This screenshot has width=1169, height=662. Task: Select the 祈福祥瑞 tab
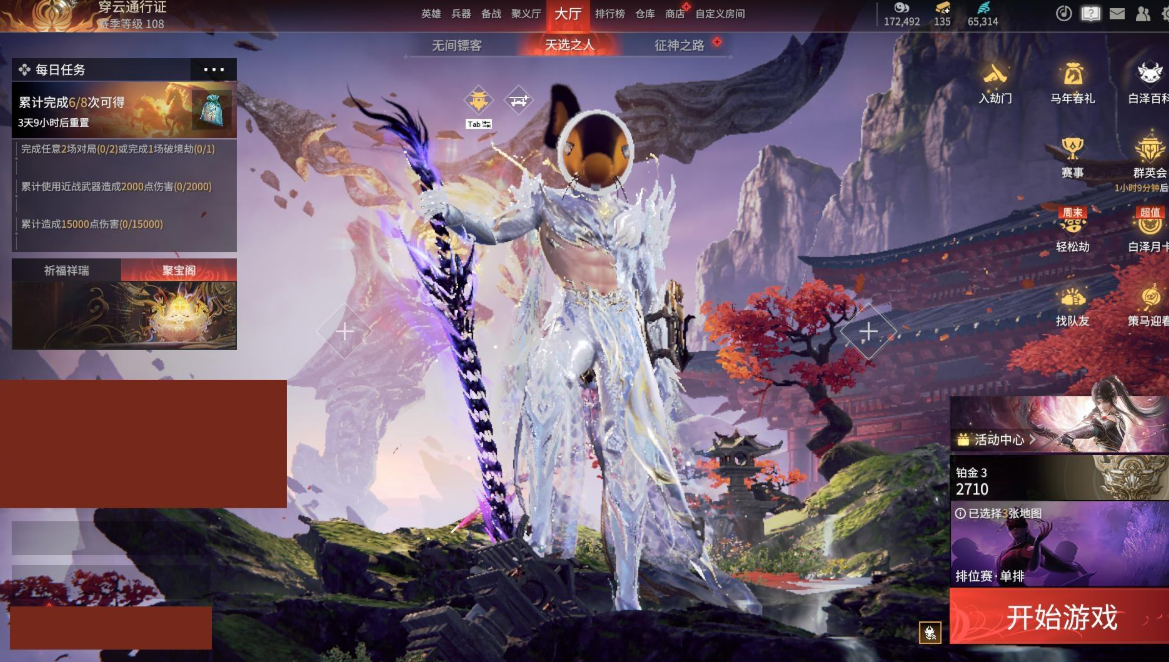66,270
